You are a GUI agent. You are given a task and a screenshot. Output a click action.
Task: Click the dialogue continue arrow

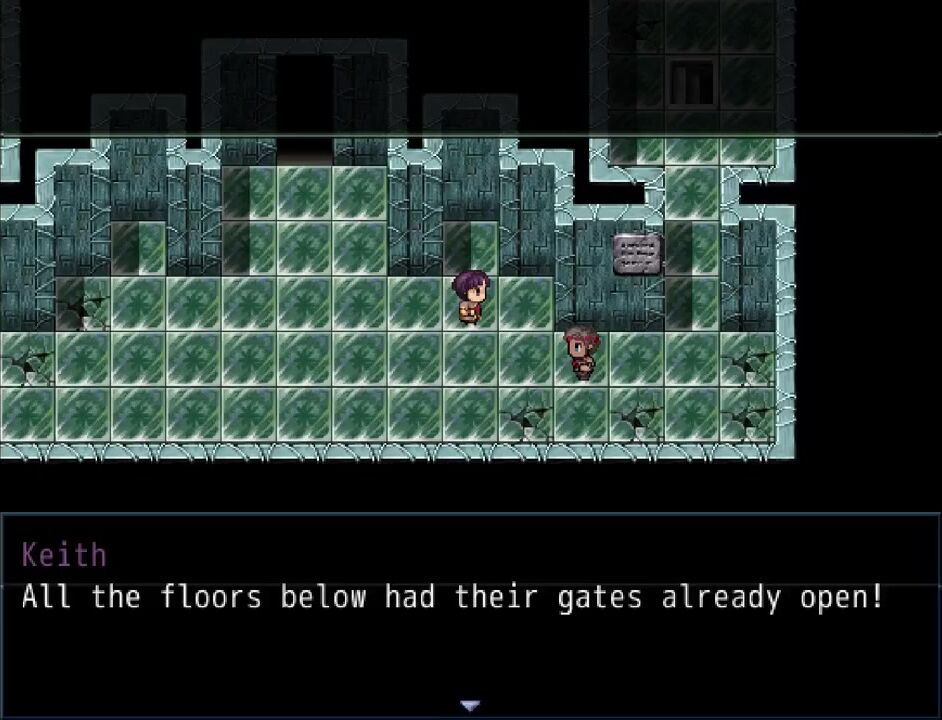click(x=470, y=705)
